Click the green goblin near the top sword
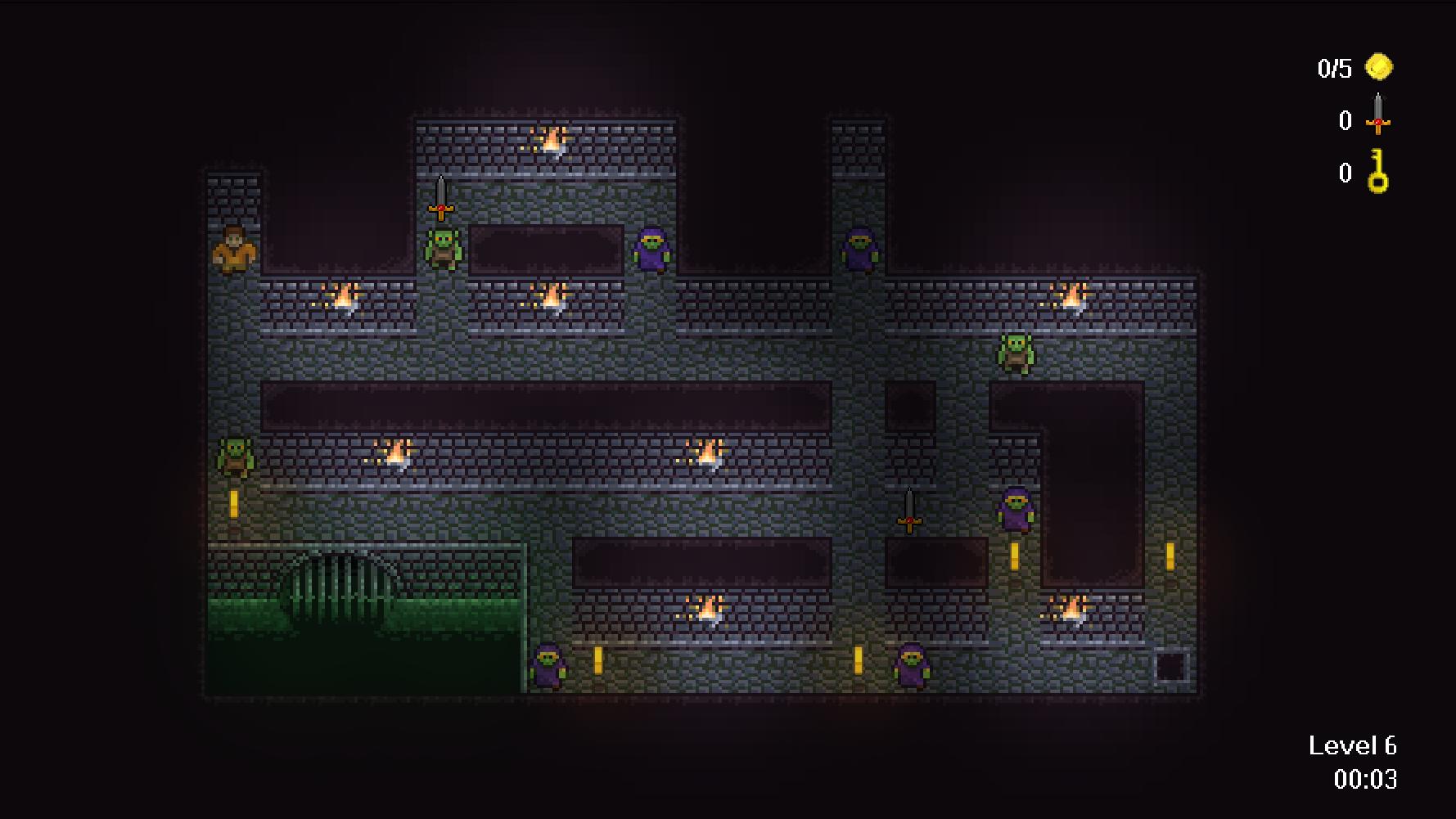The height and width of the screenshot is (819, 1456). [440, 250]
